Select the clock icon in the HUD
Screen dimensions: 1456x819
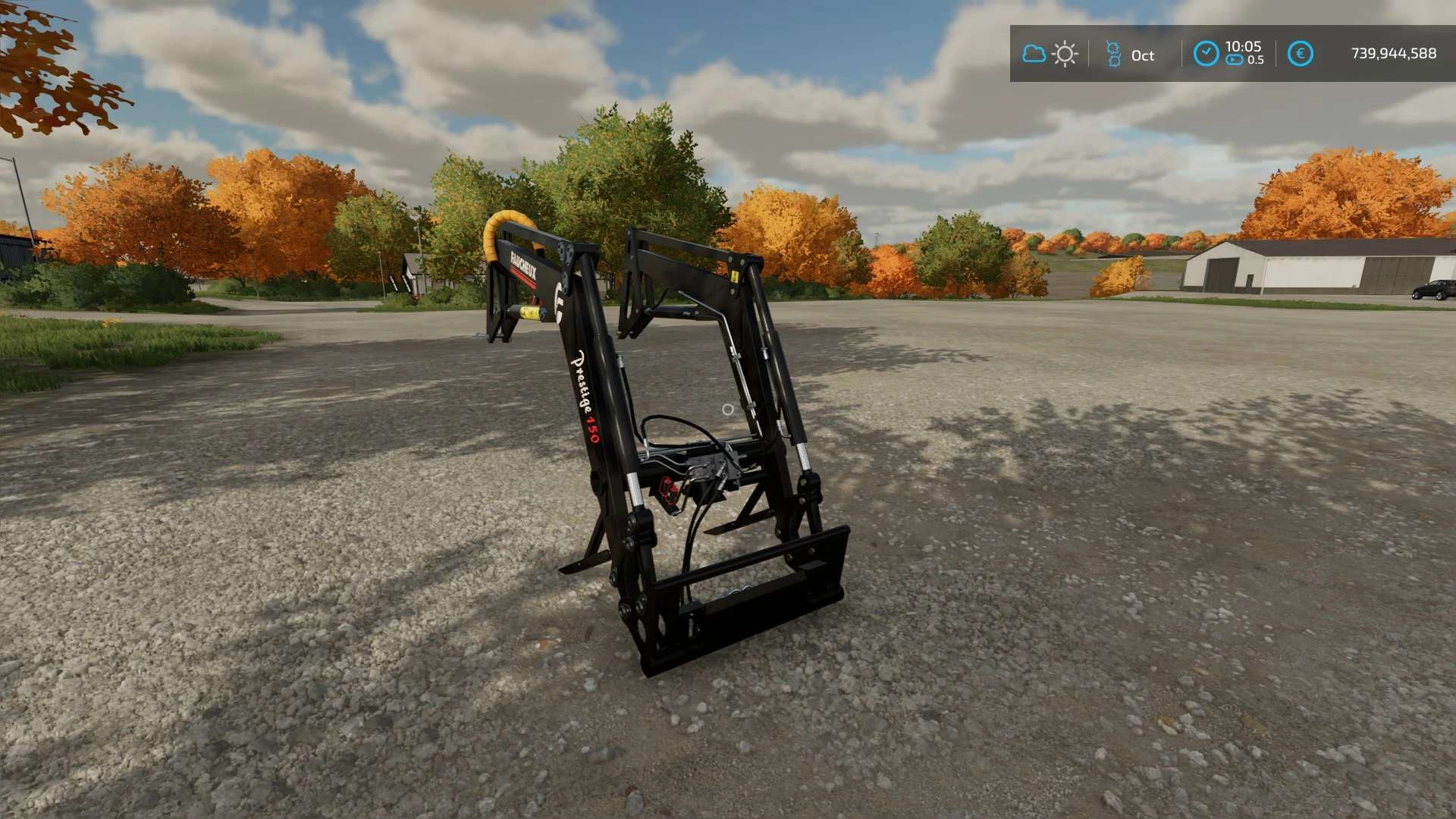[1206, 54]
